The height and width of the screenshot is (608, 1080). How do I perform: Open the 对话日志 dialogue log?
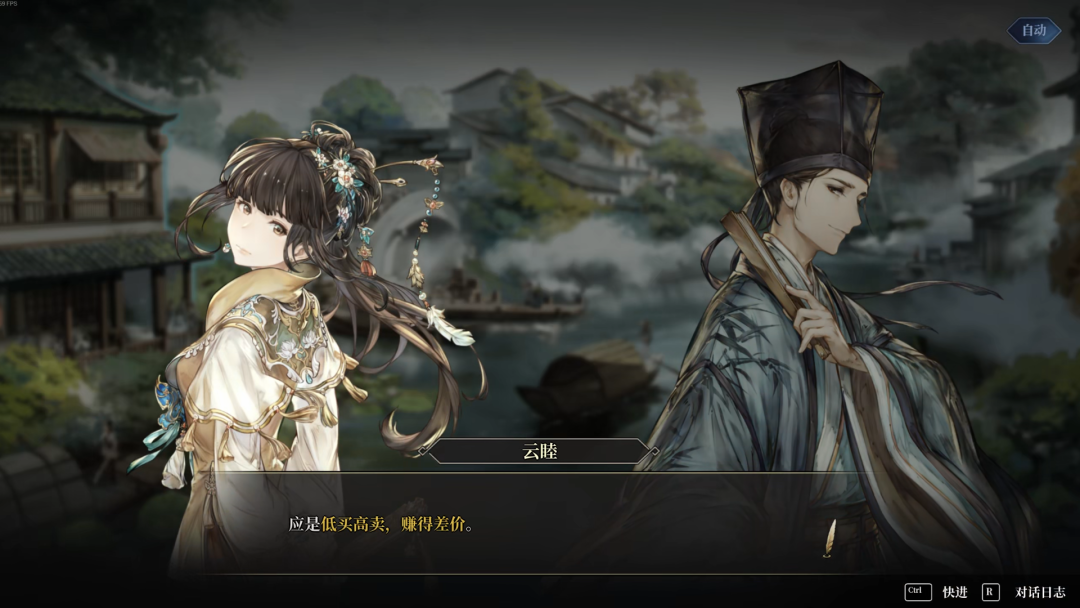click(1039, 592)
